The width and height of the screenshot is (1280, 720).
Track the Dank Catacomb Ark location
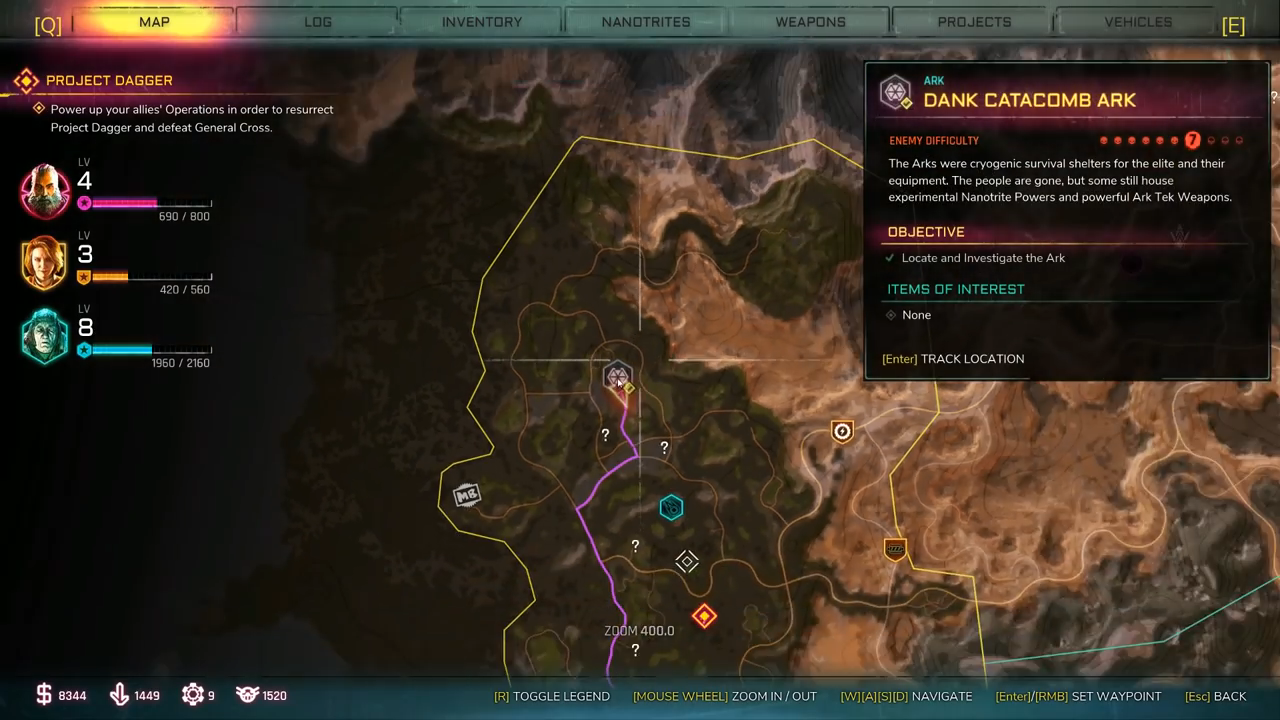[x=953, y=359]
